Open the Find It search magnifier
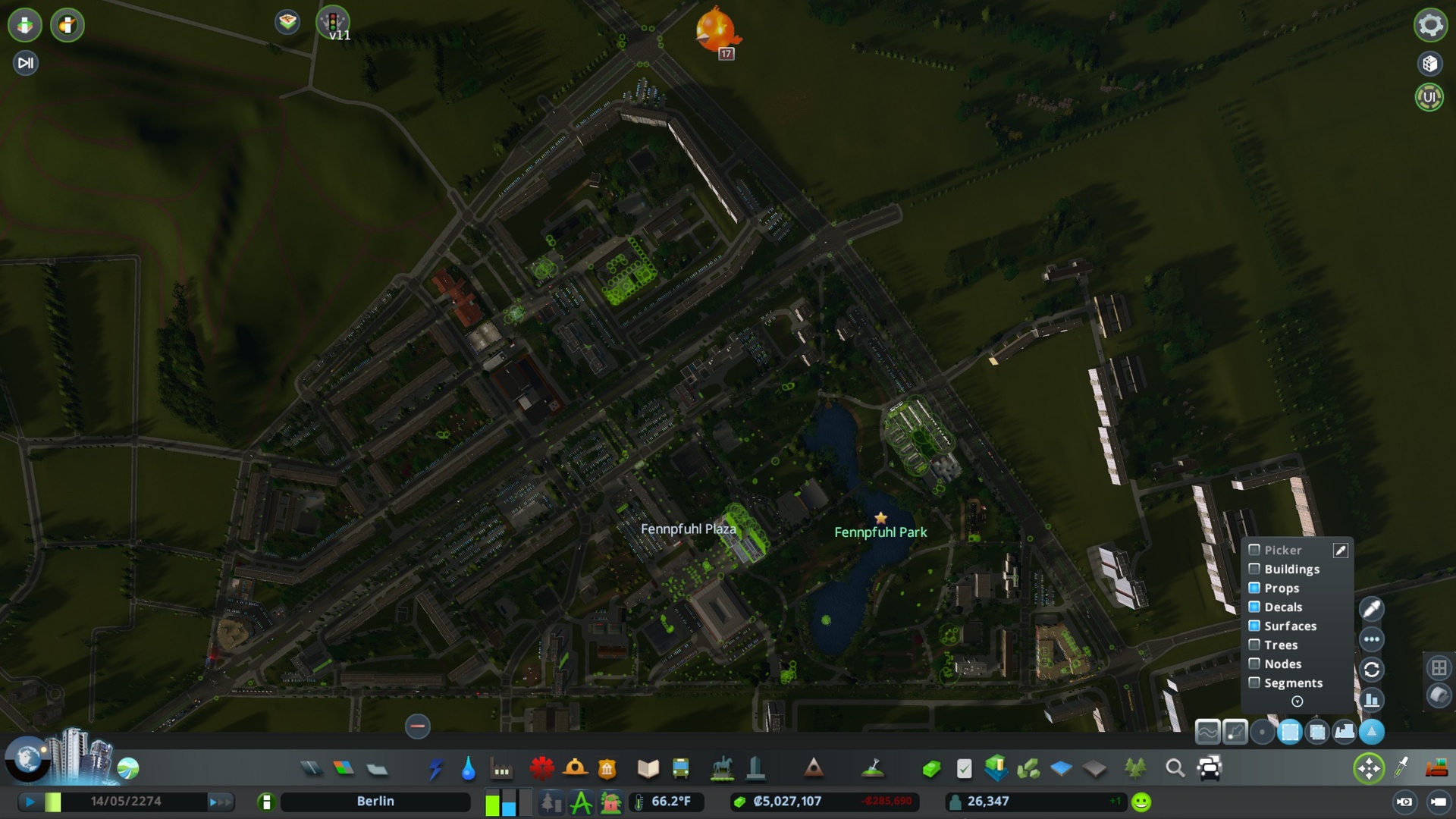1456x819 pixels. pyautogui.click(x=1176, y=768)
